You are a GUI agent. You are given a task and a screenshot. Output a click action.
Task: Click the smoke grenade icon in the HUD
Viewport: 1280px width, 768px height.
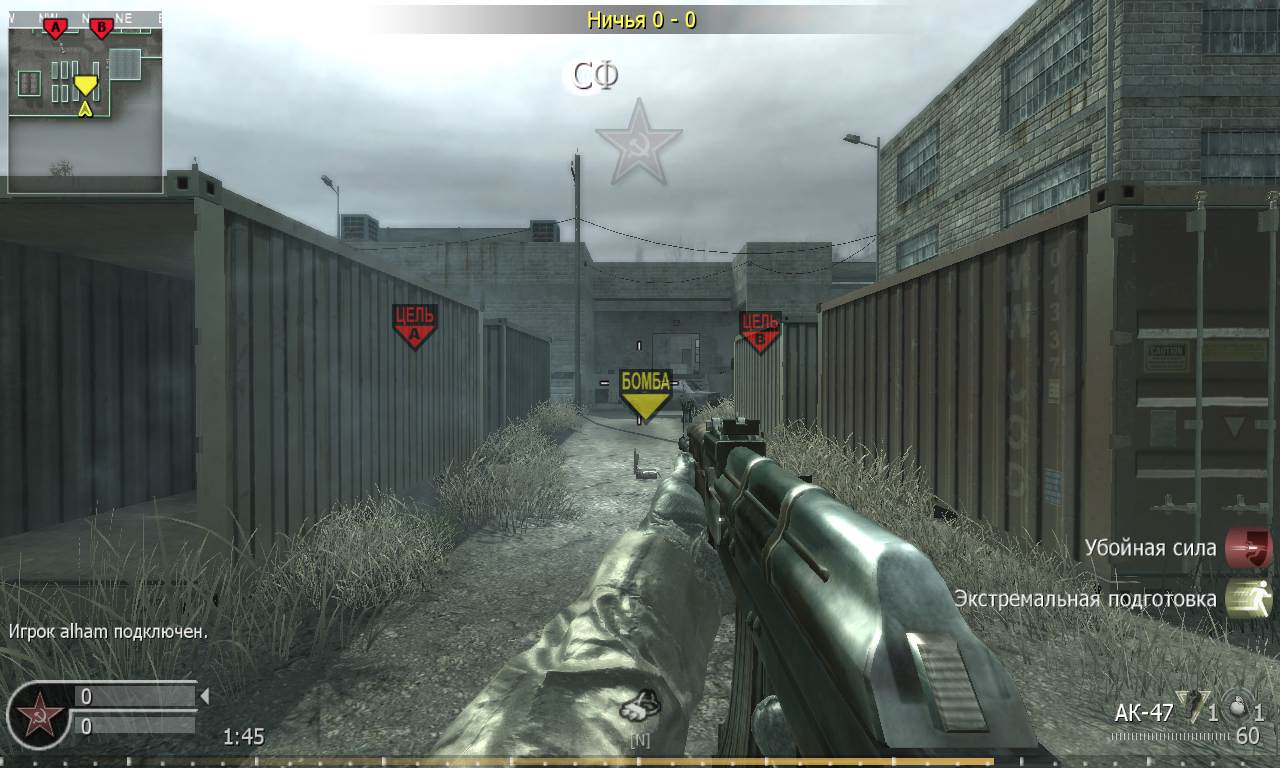(1240, 708)
